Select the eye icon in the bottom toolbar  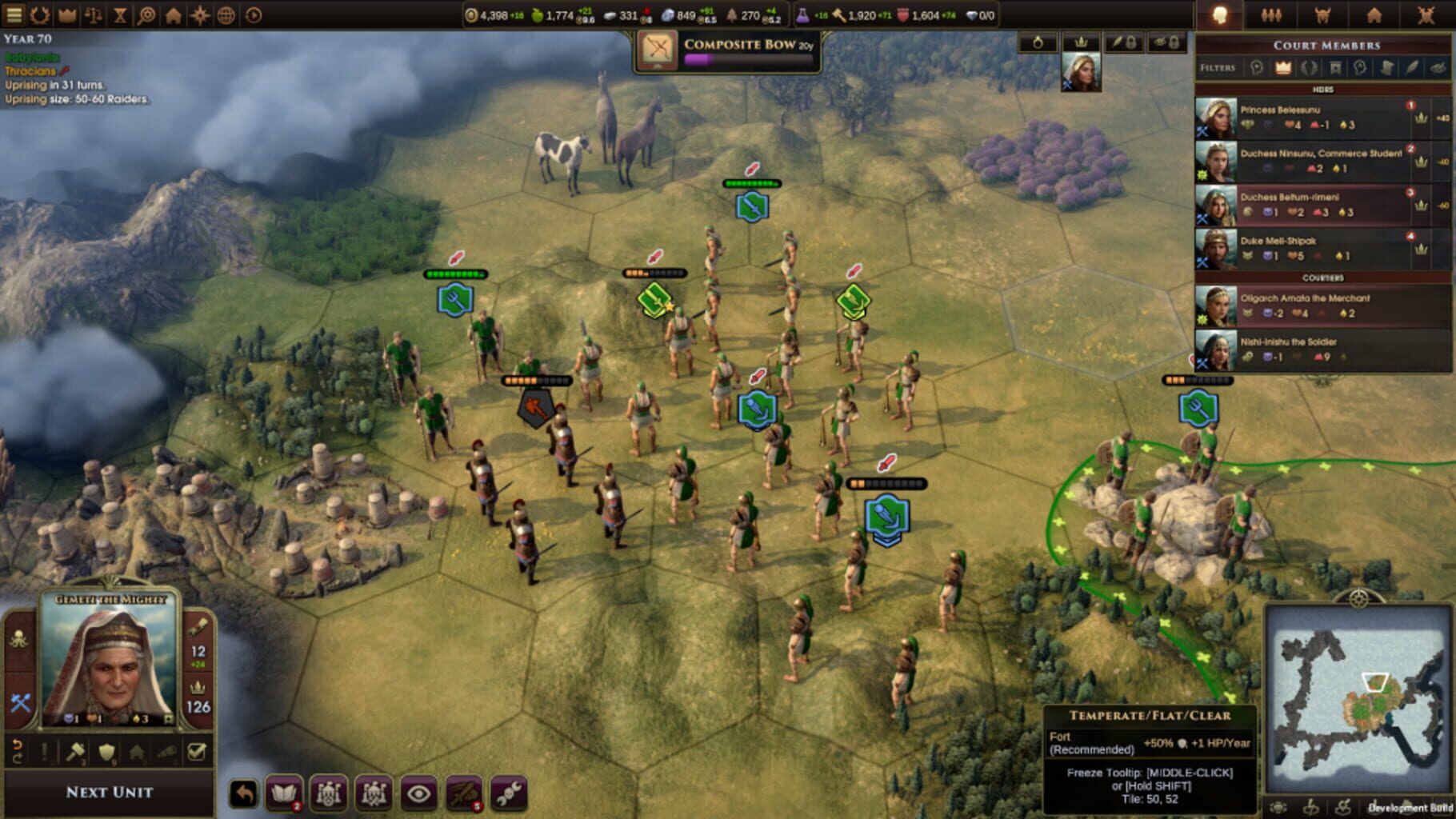419,792
